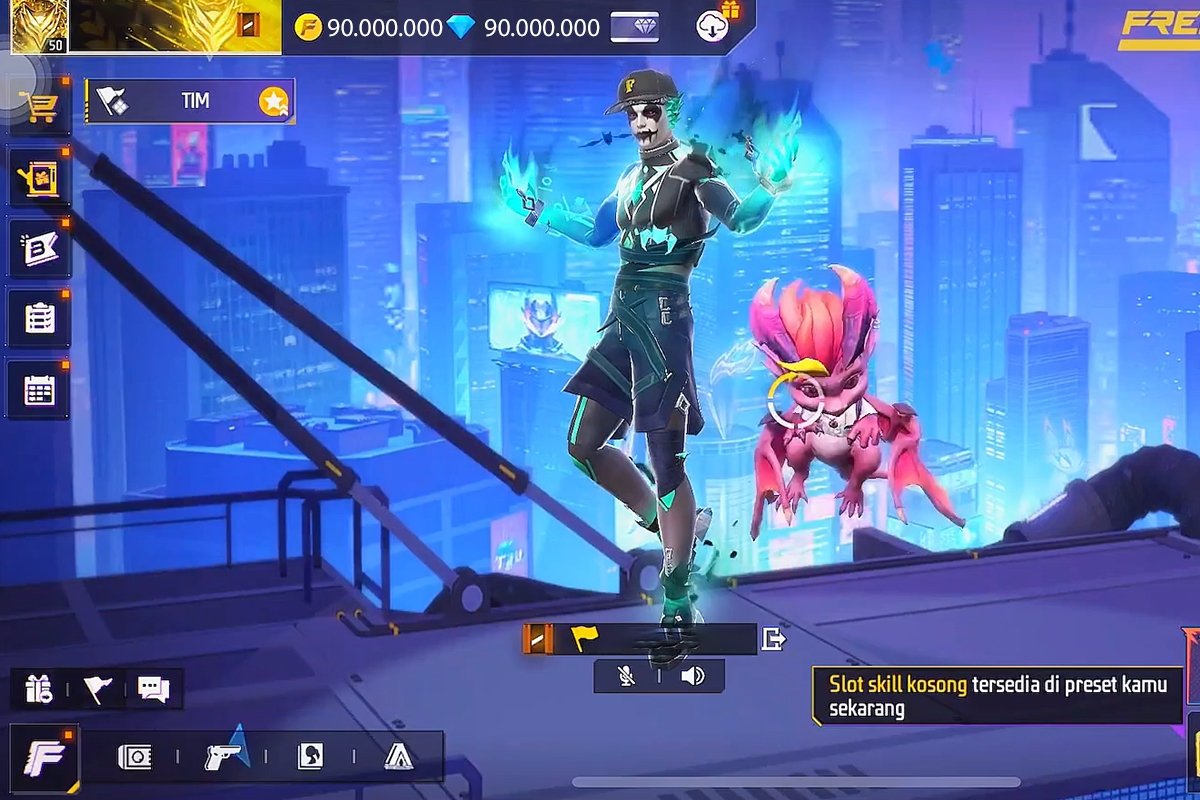Click the white flag icon
Image resolution: width=1200 pixels, height=800 pixels.
click(97, 689)
